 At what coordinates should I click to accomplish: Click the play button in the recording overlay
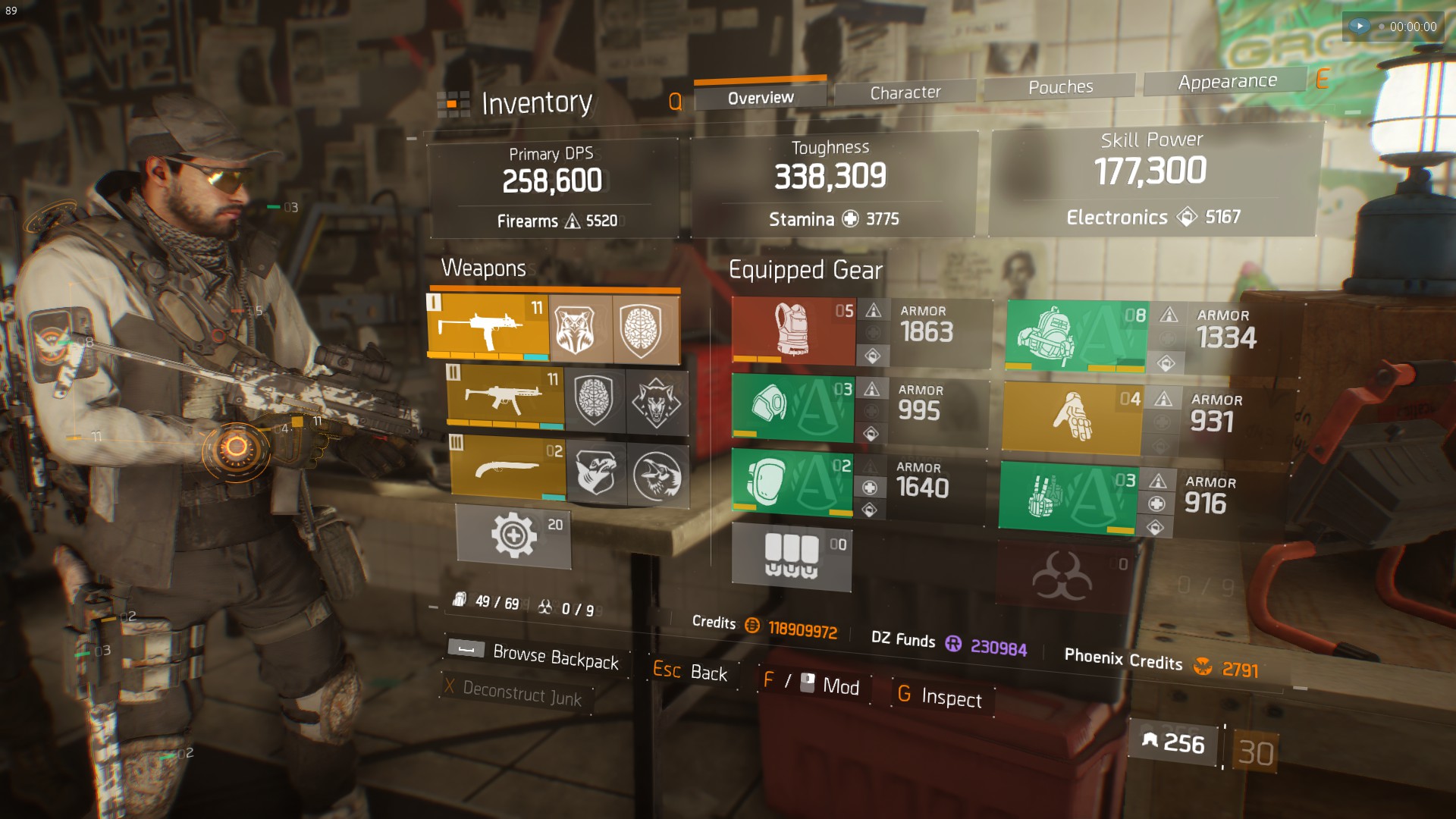[x=1360, y=26]
